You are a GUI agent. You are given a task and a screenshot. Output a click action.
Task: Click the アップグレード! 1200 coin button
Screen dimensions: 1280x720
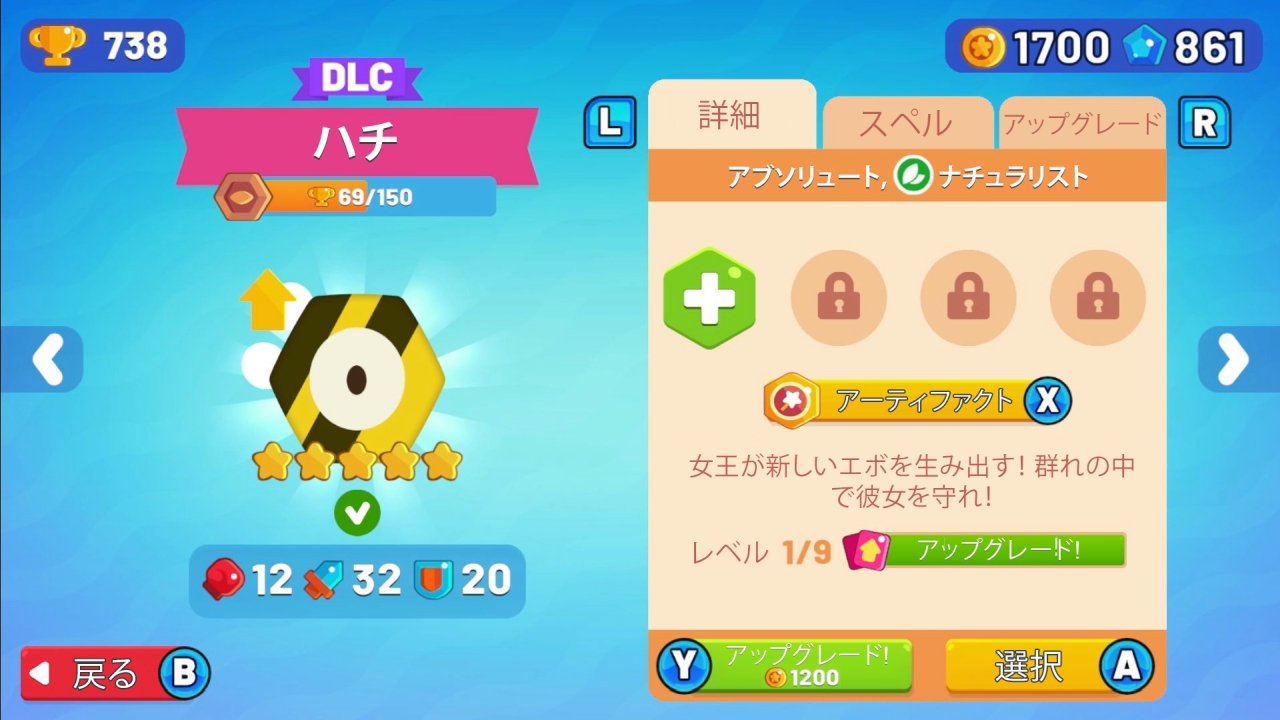click(x=784, y=665)
